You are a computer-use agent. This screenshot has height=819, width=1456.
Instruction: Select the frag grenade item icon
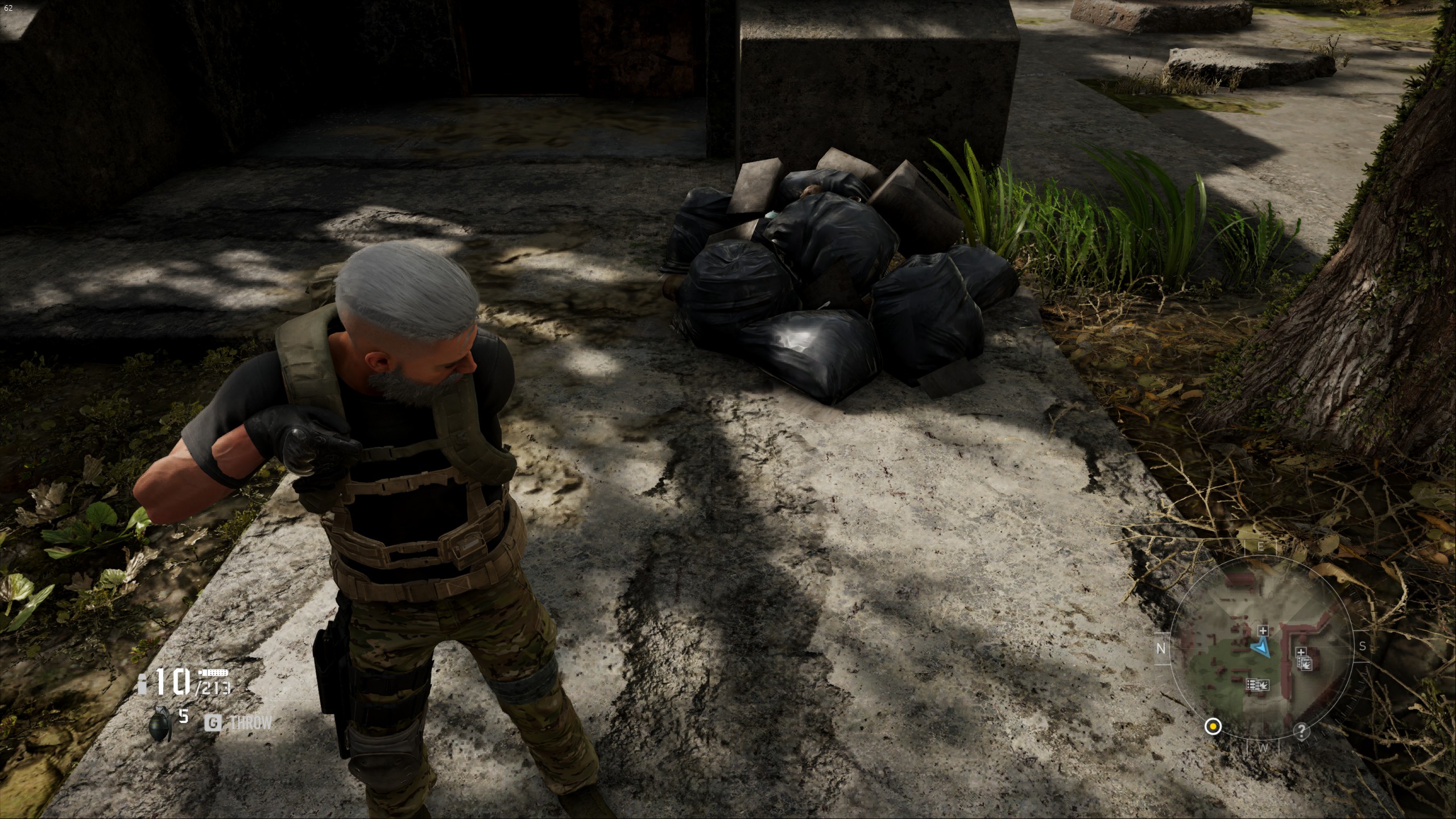160,725
